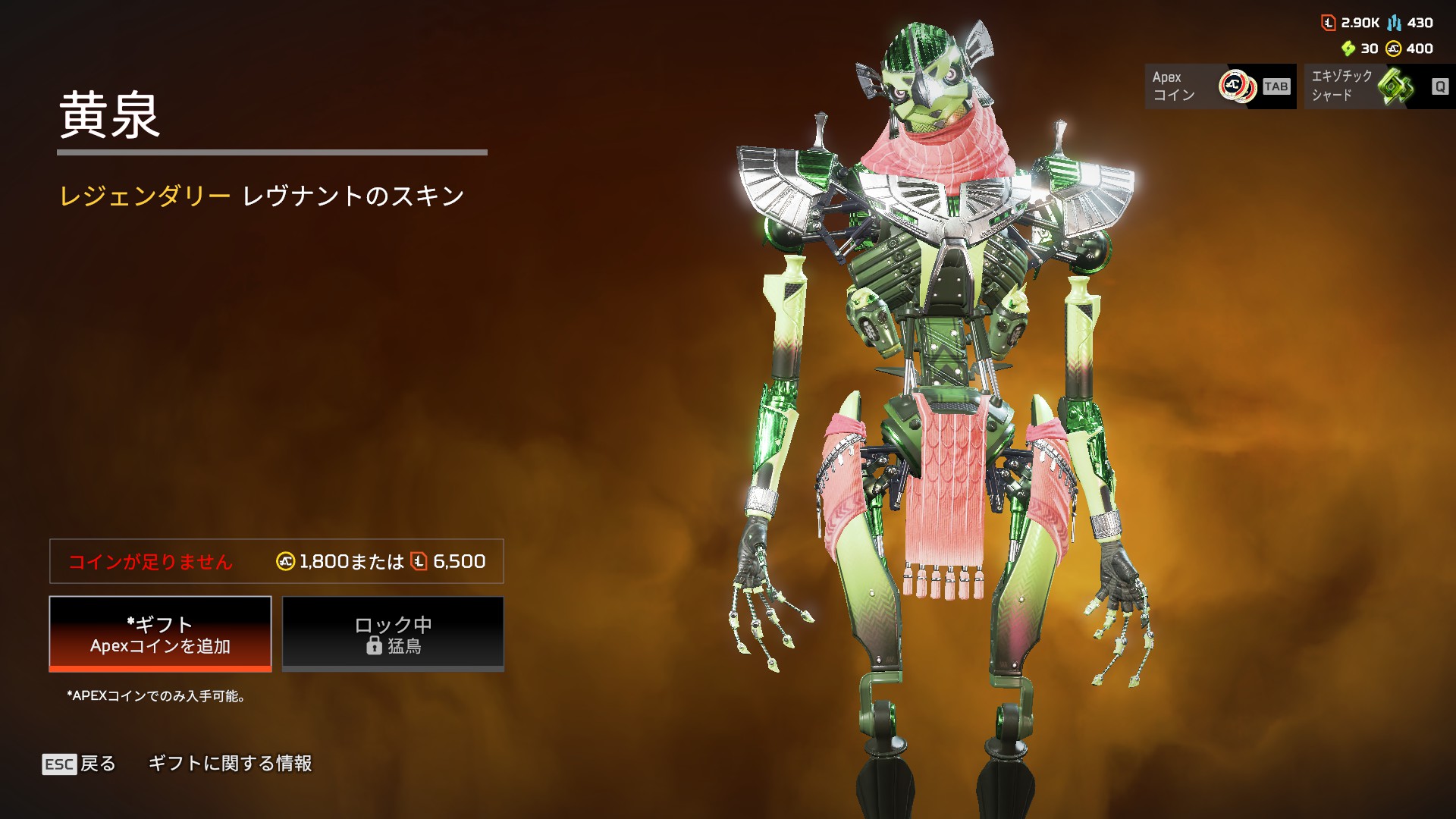
Task: Show ギフトに関する情報 gift info
Action: [x=230, y=764]
